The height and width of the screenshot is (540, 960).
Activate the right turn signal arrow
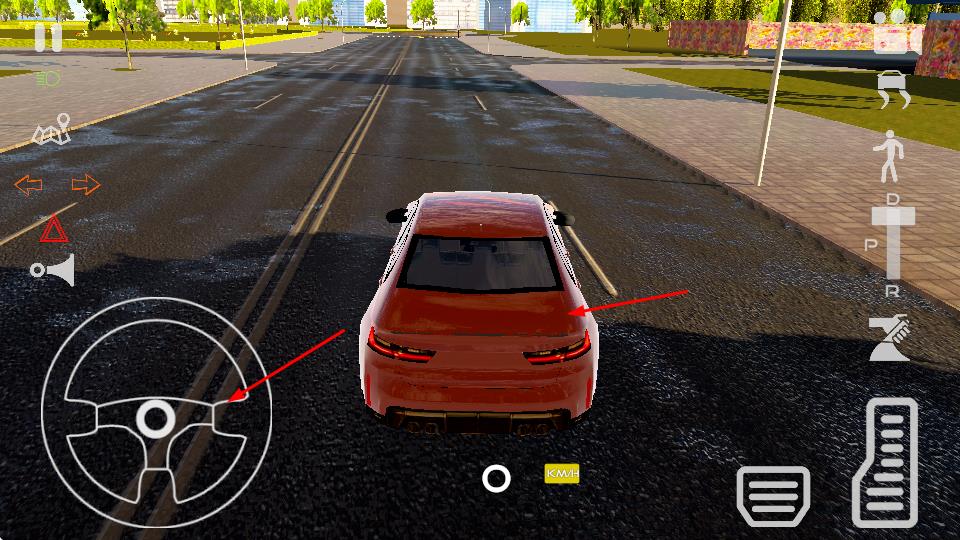86,184
